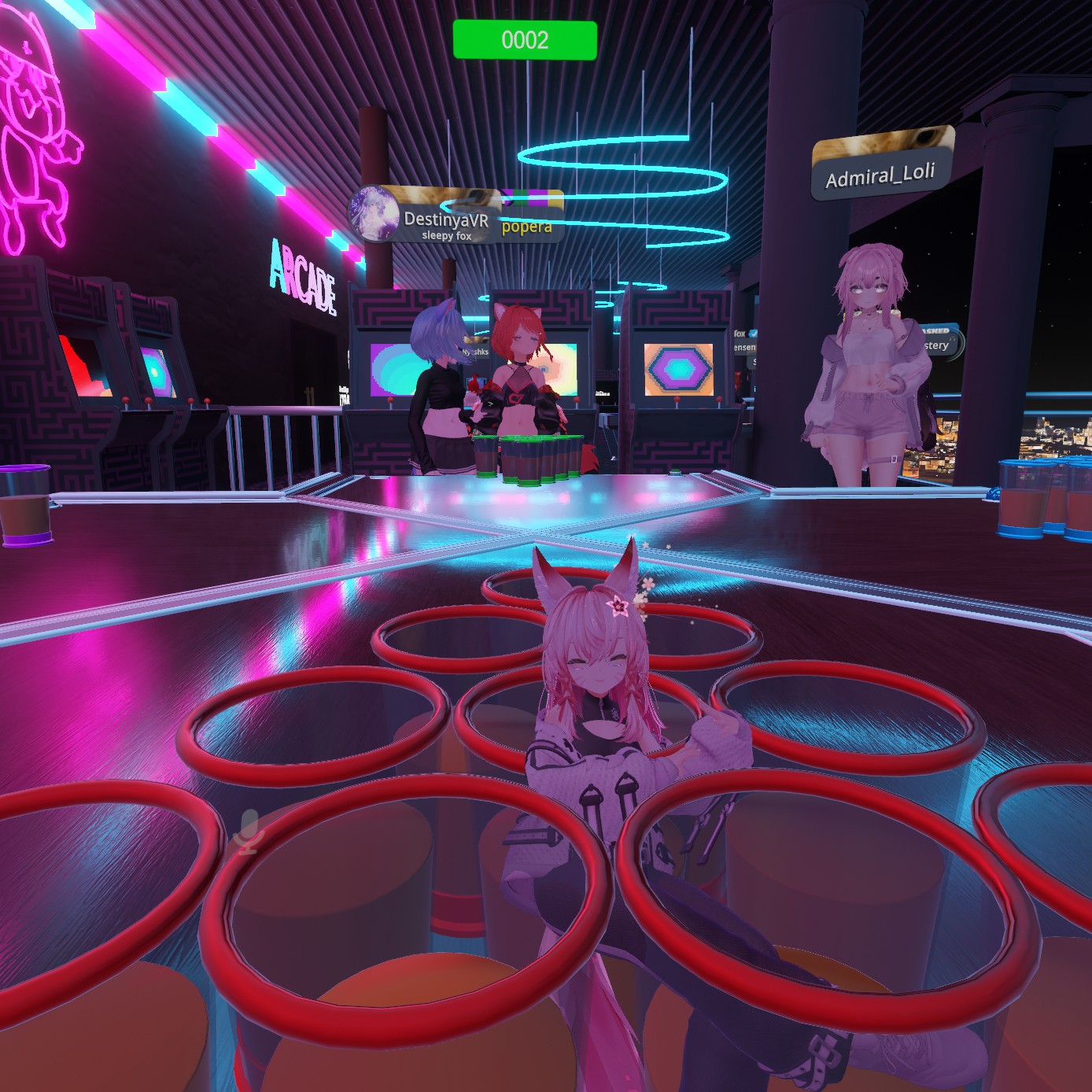
Task: Toggle the microphone mute icon
Action: [249, 832]
